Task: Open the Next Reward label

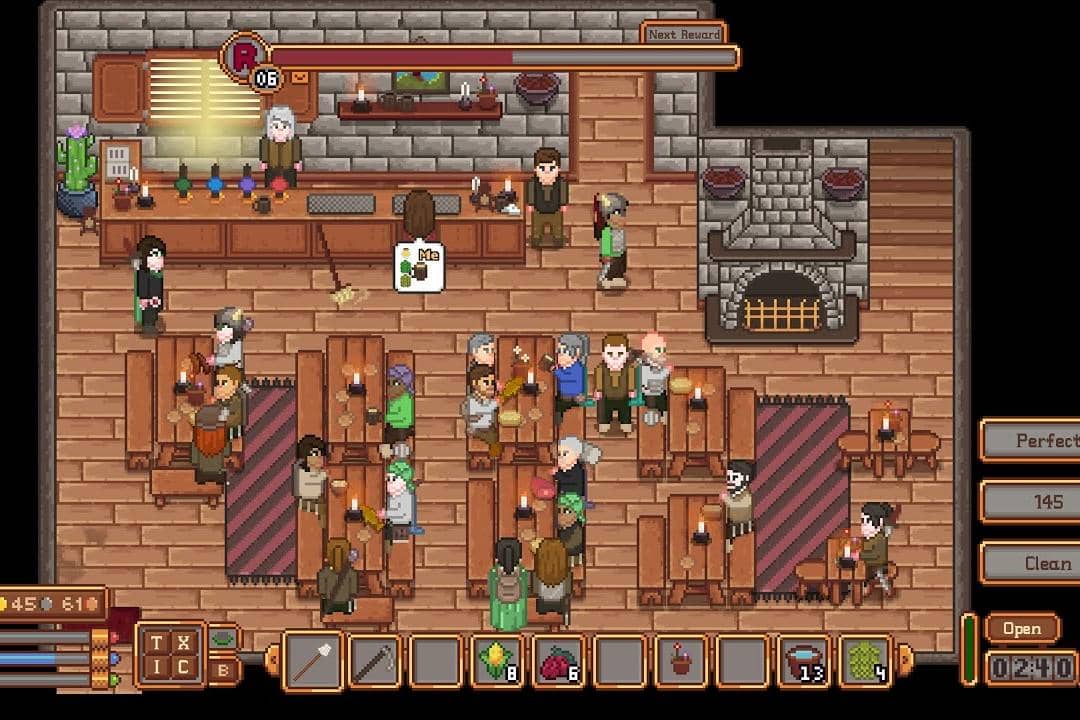Action: pyautogui.click(x=684, y=34)
